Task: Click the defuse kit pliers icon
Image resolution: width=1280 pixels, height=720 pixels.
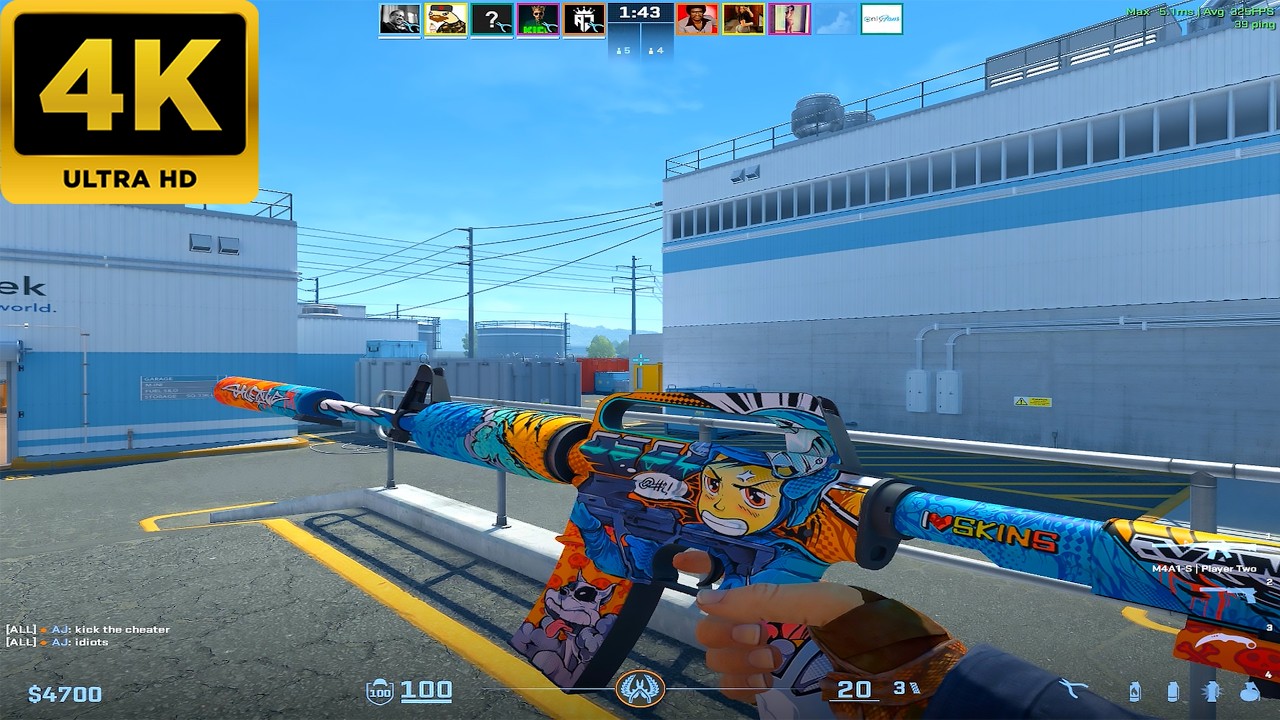Action: (1074, 688)
